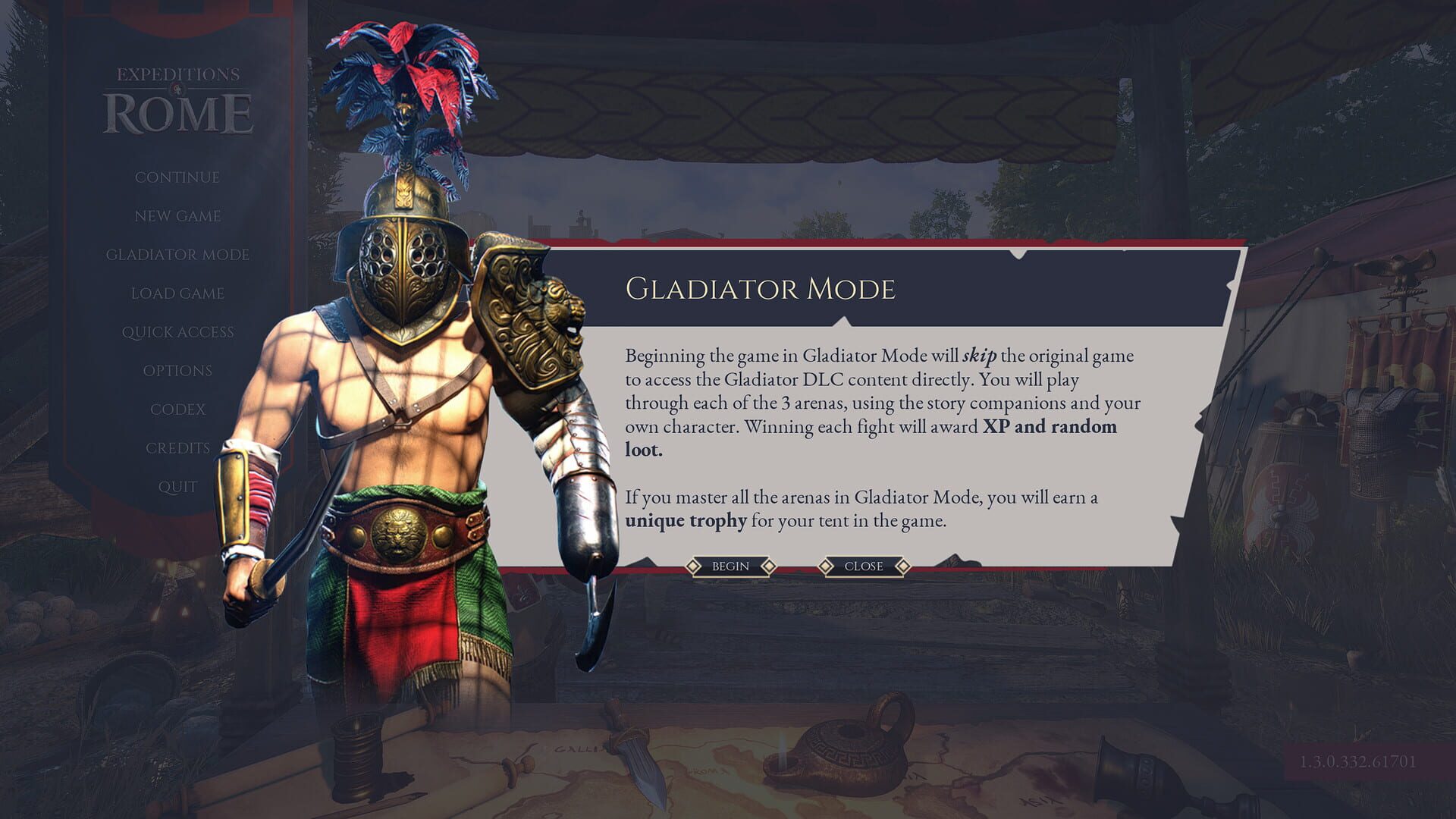
Task: Select CONTINUE from the main menu
Action: [x=177, y=177]
